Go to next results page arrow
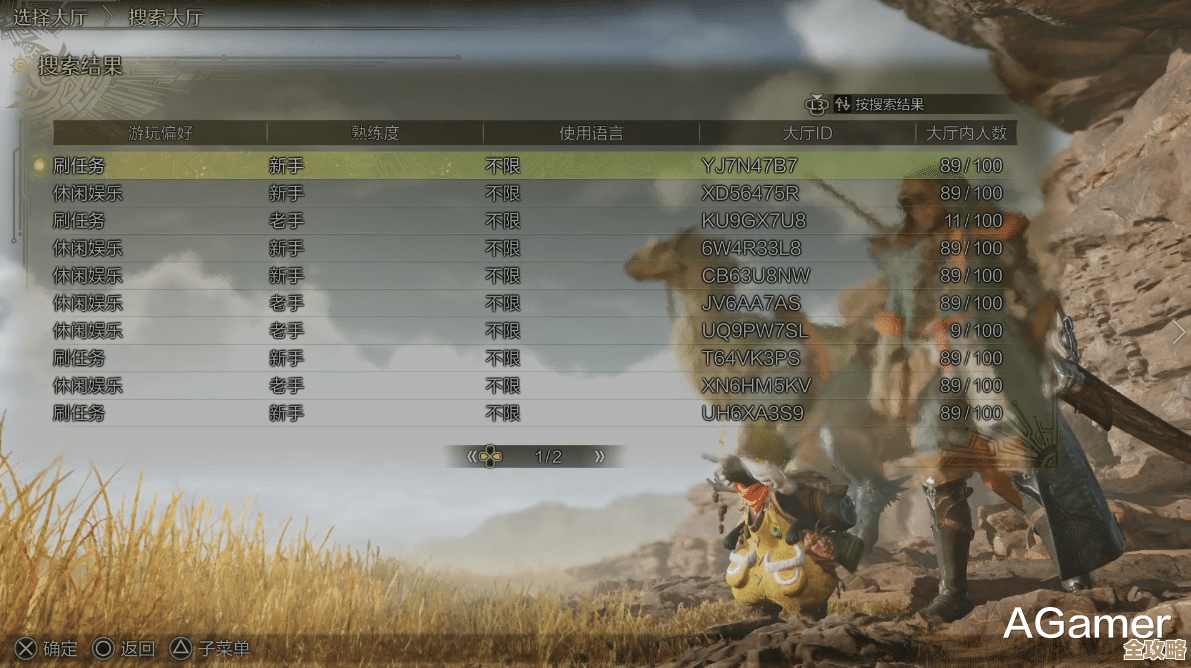Screen dimensions: 1191x668 pyautogui.click(x=600, y=457)
